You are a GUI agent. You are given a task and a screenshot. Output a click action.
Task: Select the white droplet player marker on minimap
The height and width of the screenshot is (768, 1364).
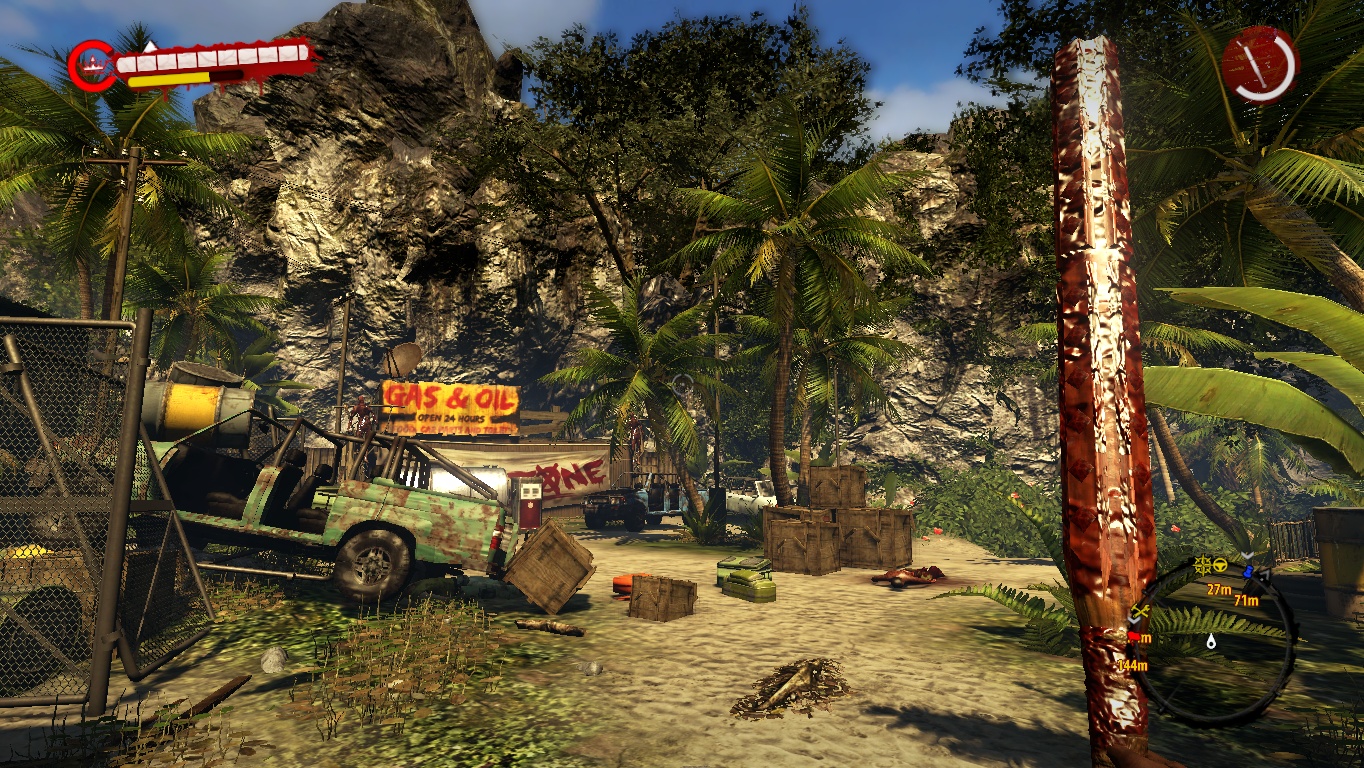click(1211, 642)
